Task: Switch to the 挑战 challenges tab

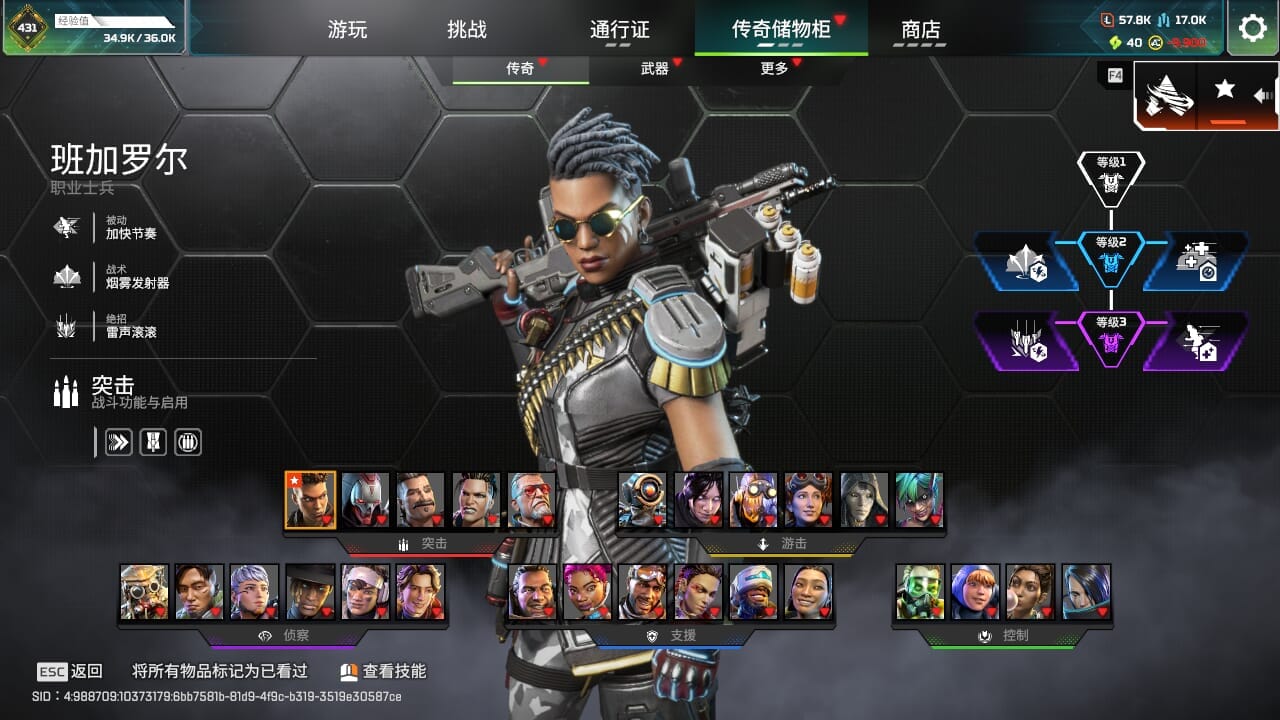Action: click(467, 29)
